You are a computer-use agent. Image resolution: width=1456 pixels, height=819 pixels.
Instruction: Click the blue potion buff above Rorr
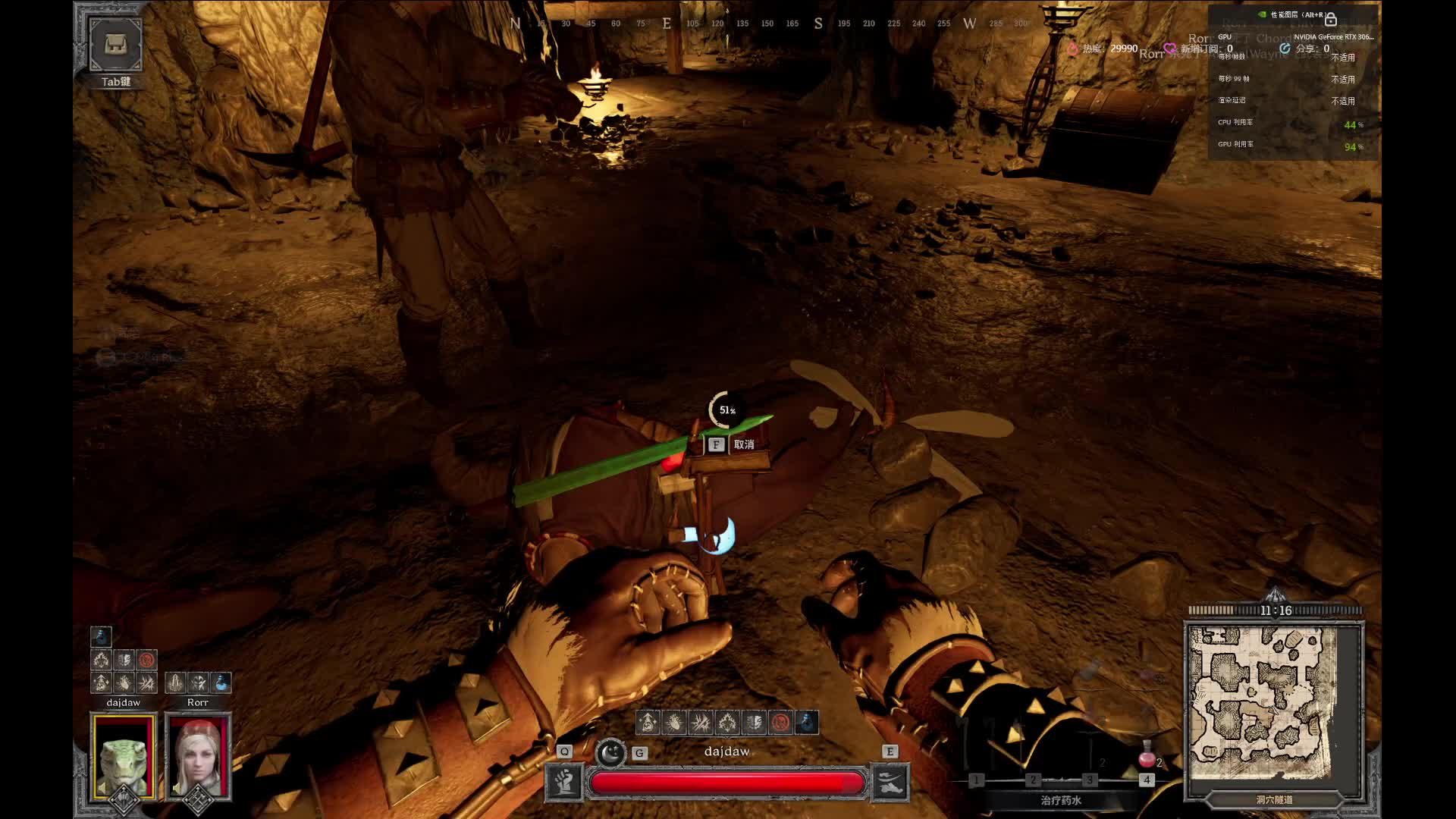[221, 682]
